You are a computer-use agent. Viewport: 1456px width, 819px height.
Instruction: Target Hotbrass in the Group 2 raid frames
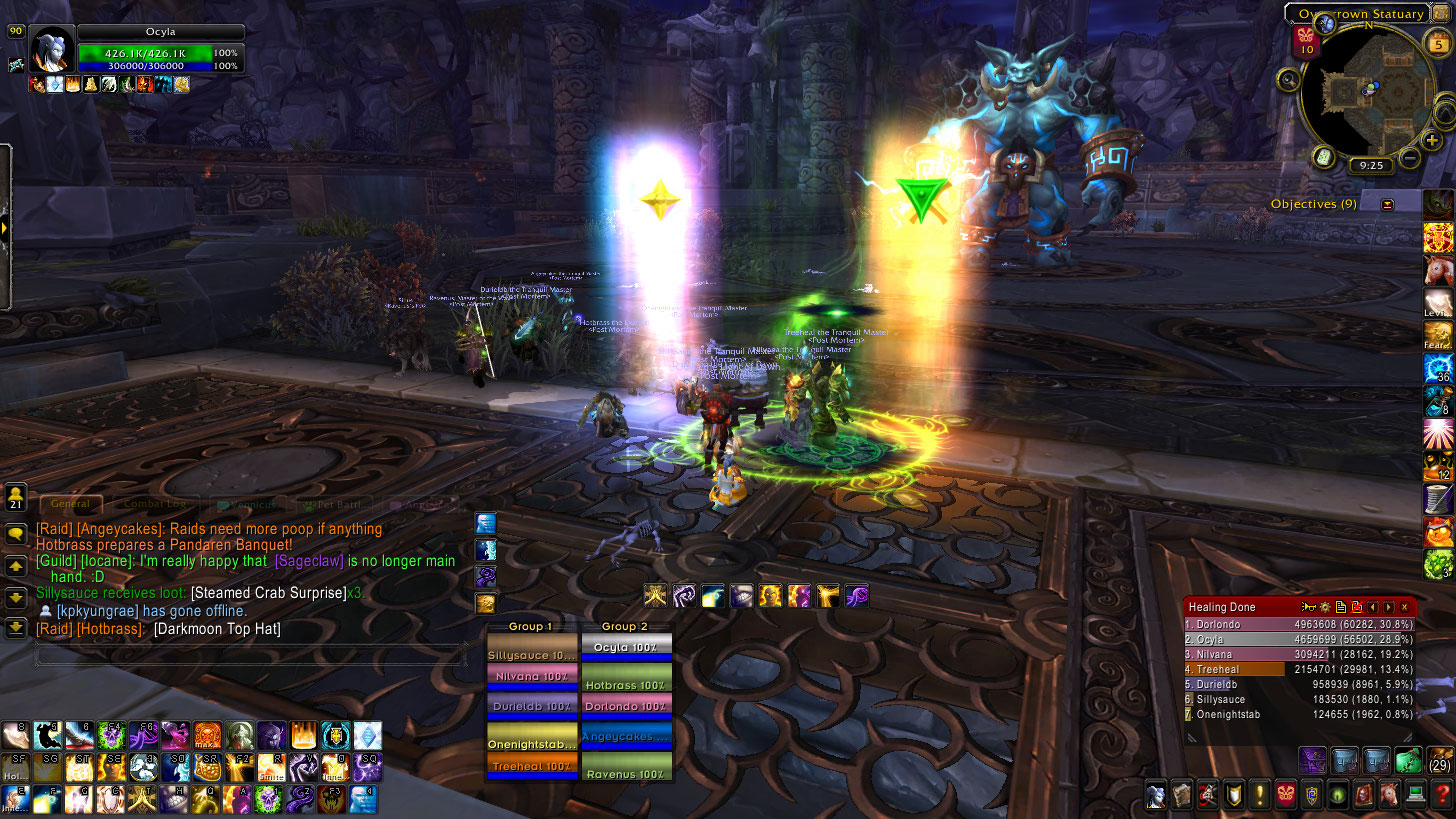tap(626, 685)
